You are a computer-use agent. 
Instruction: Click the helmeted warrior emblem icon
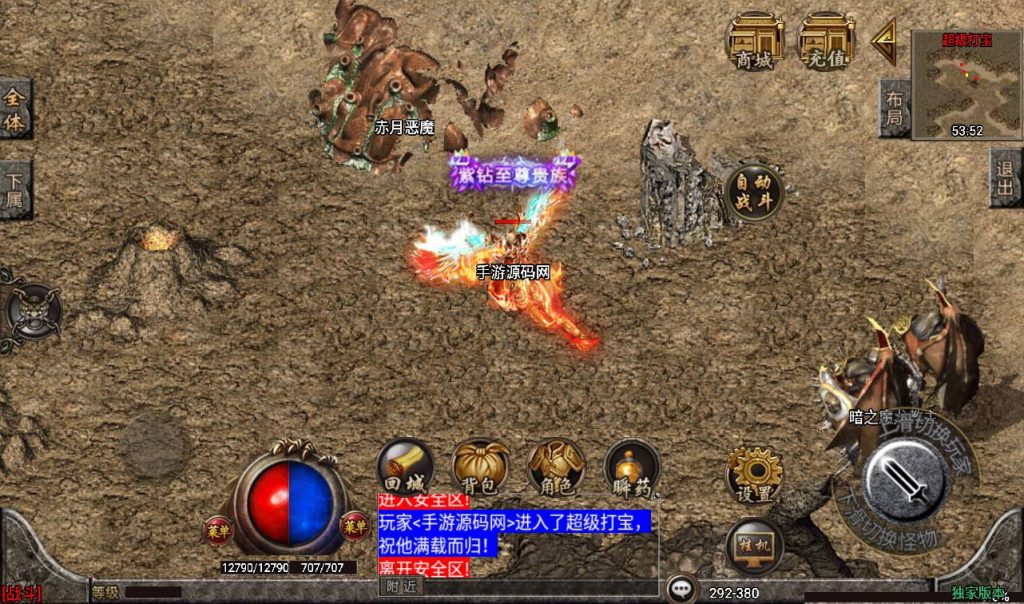(x=32, y=310)
